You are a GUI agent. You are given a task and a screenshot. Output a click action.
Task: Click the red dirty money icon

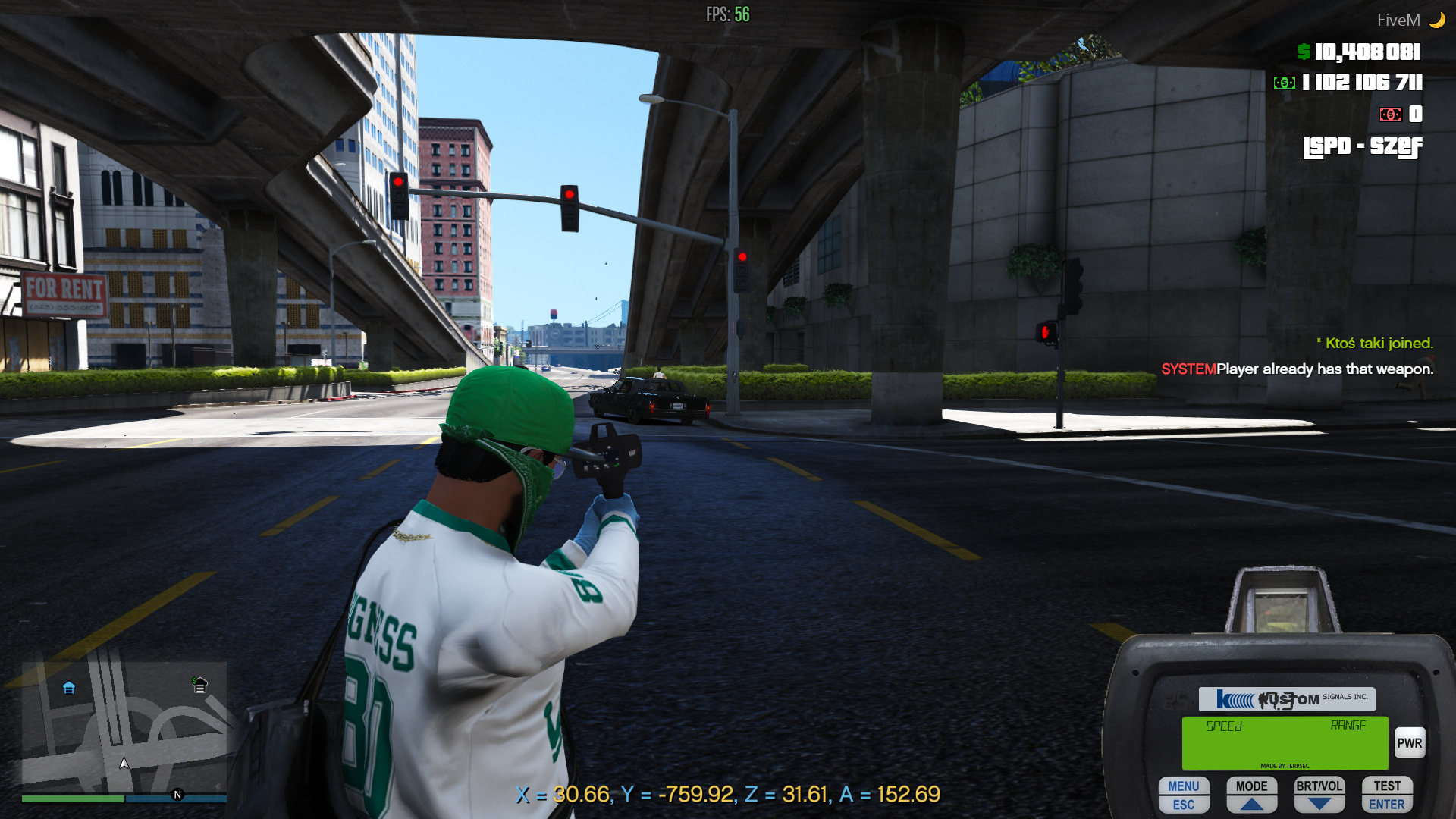click(1391, 115)
